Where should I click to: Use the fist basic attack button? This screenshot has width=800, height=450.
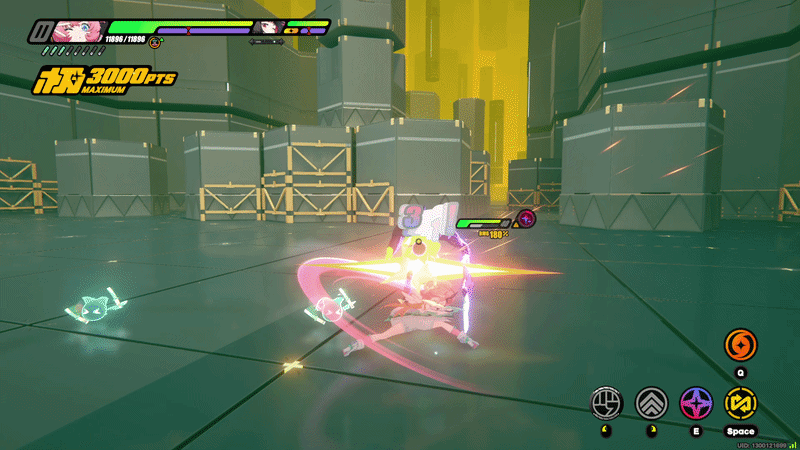pos(606,403)
